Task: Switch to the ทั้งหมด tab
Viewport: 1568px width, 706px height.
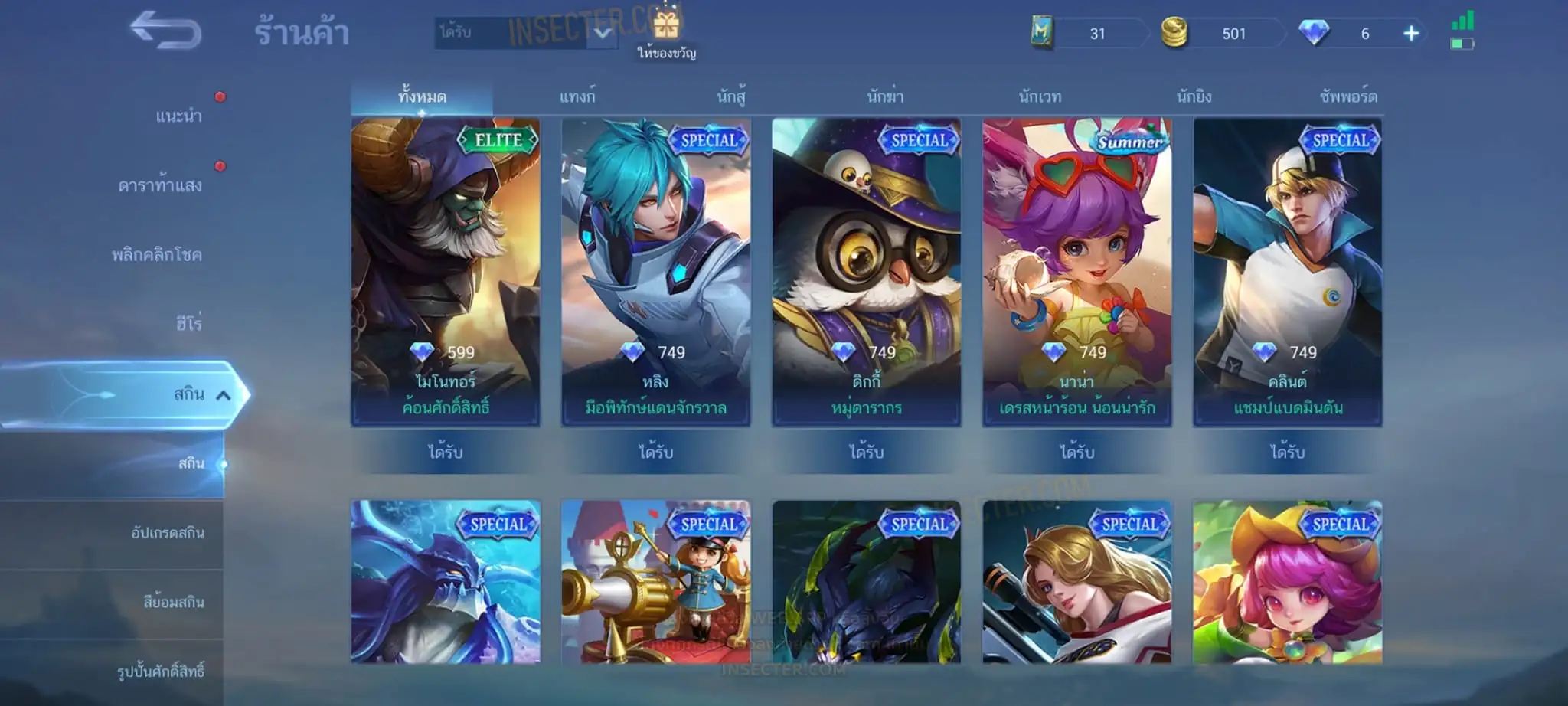Action: click(x=422, y=97)
